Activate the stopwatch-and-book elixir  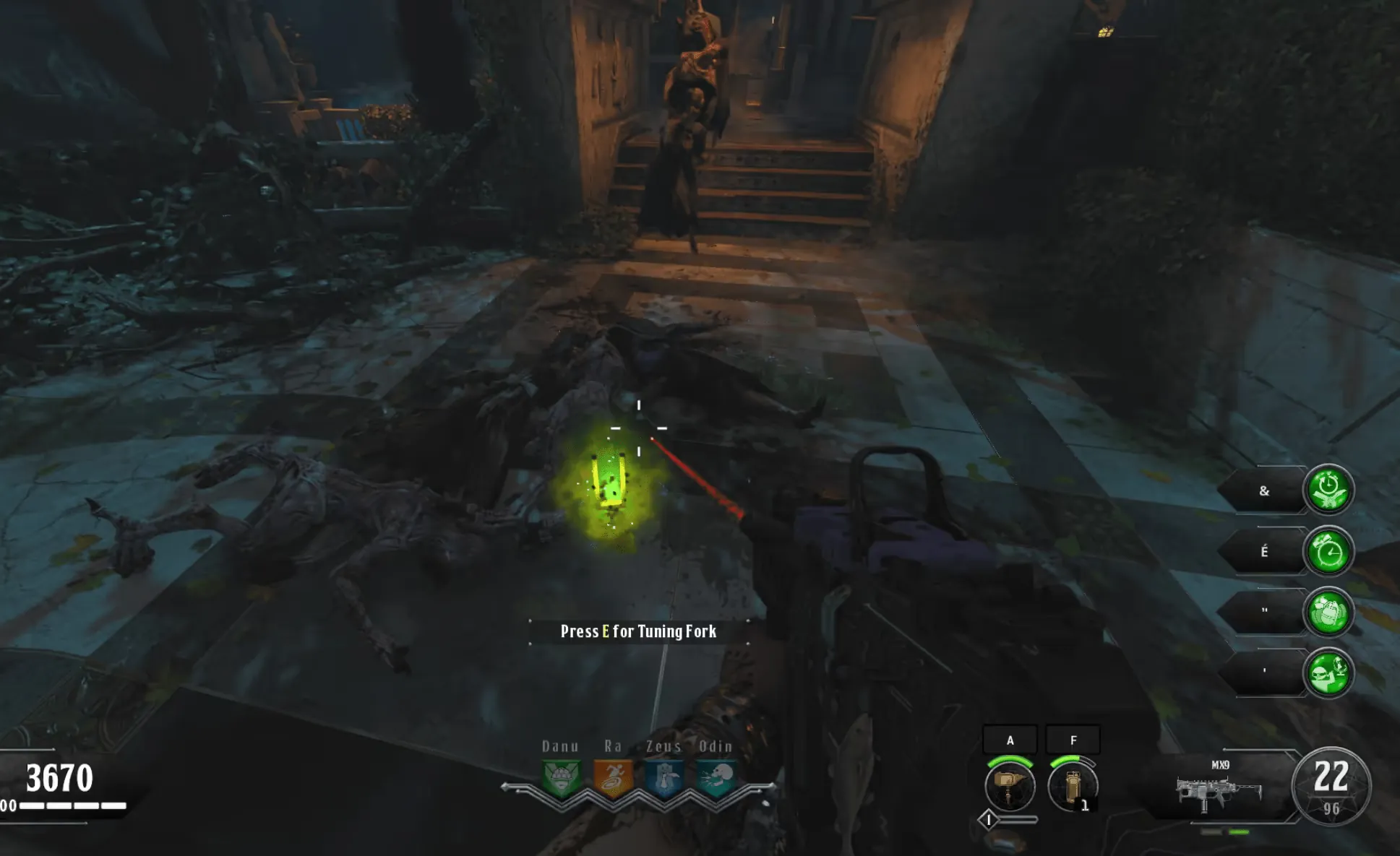1328,490
